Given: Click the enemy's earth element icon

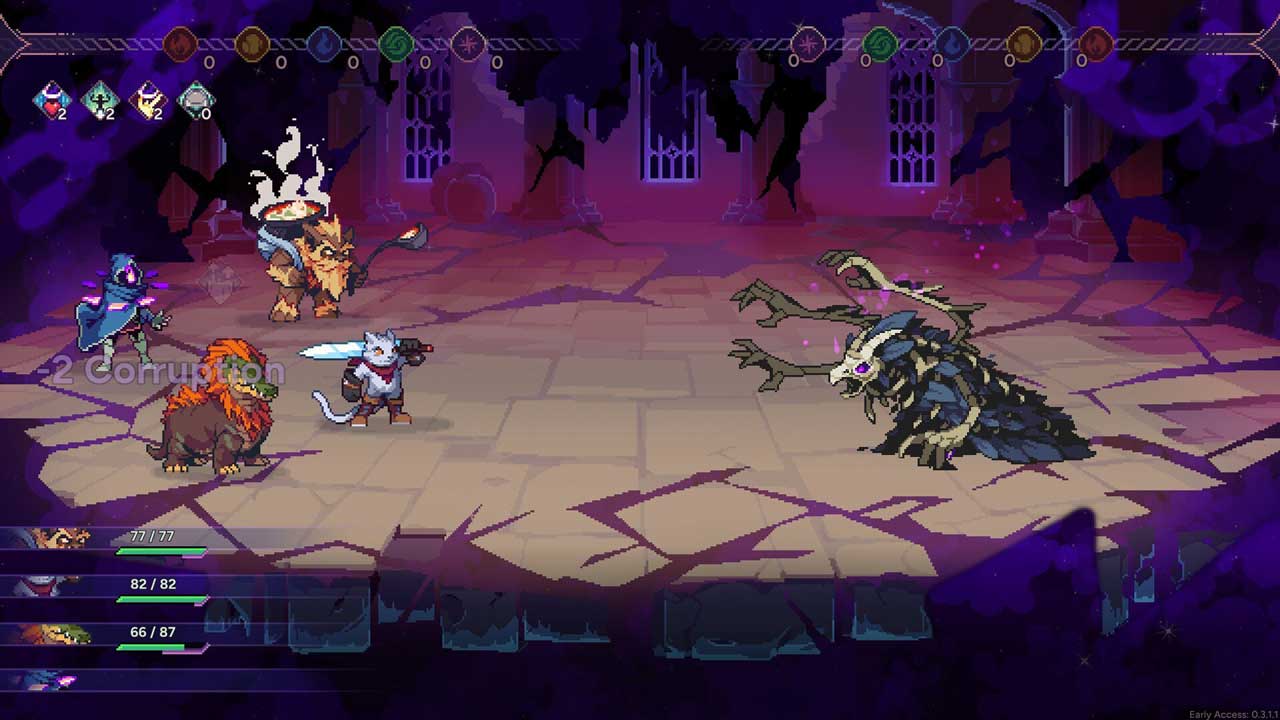Looking at the screenshot, I should [1024, 45].
